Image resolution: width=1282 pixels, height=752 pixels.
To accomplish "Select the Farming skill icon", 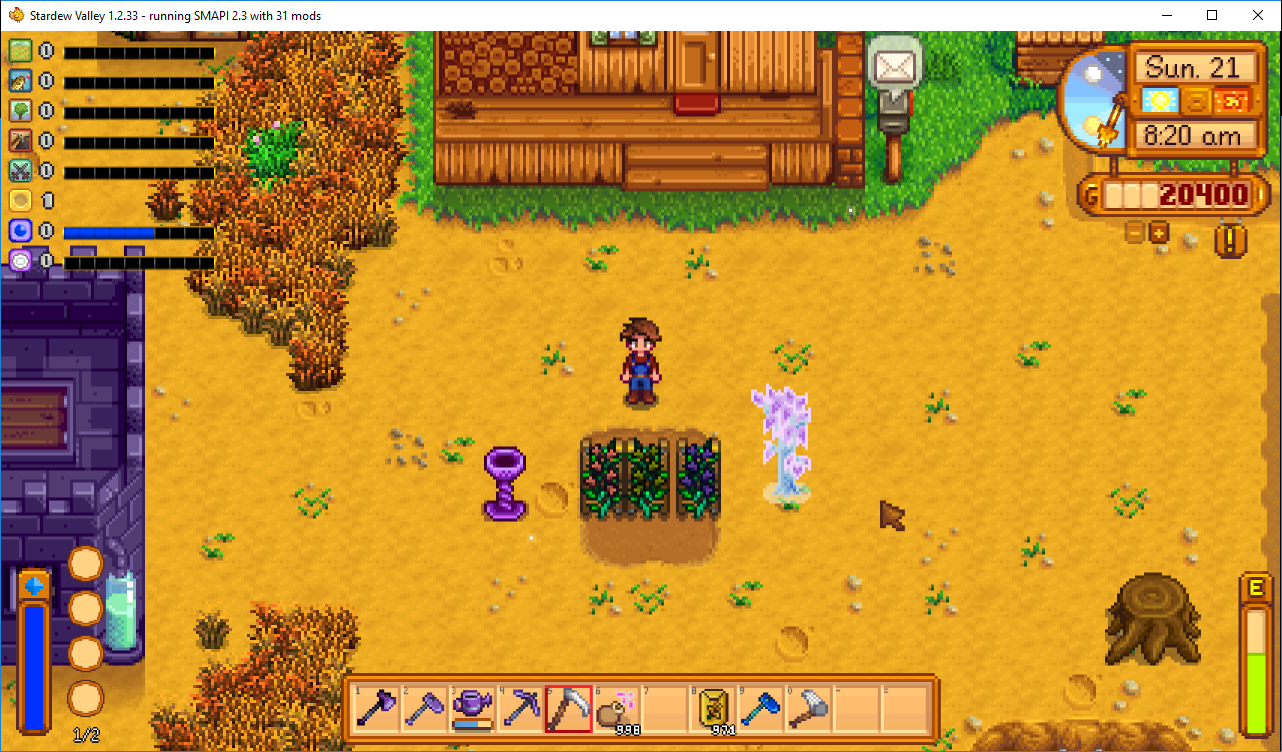I will tap(22, 50).
